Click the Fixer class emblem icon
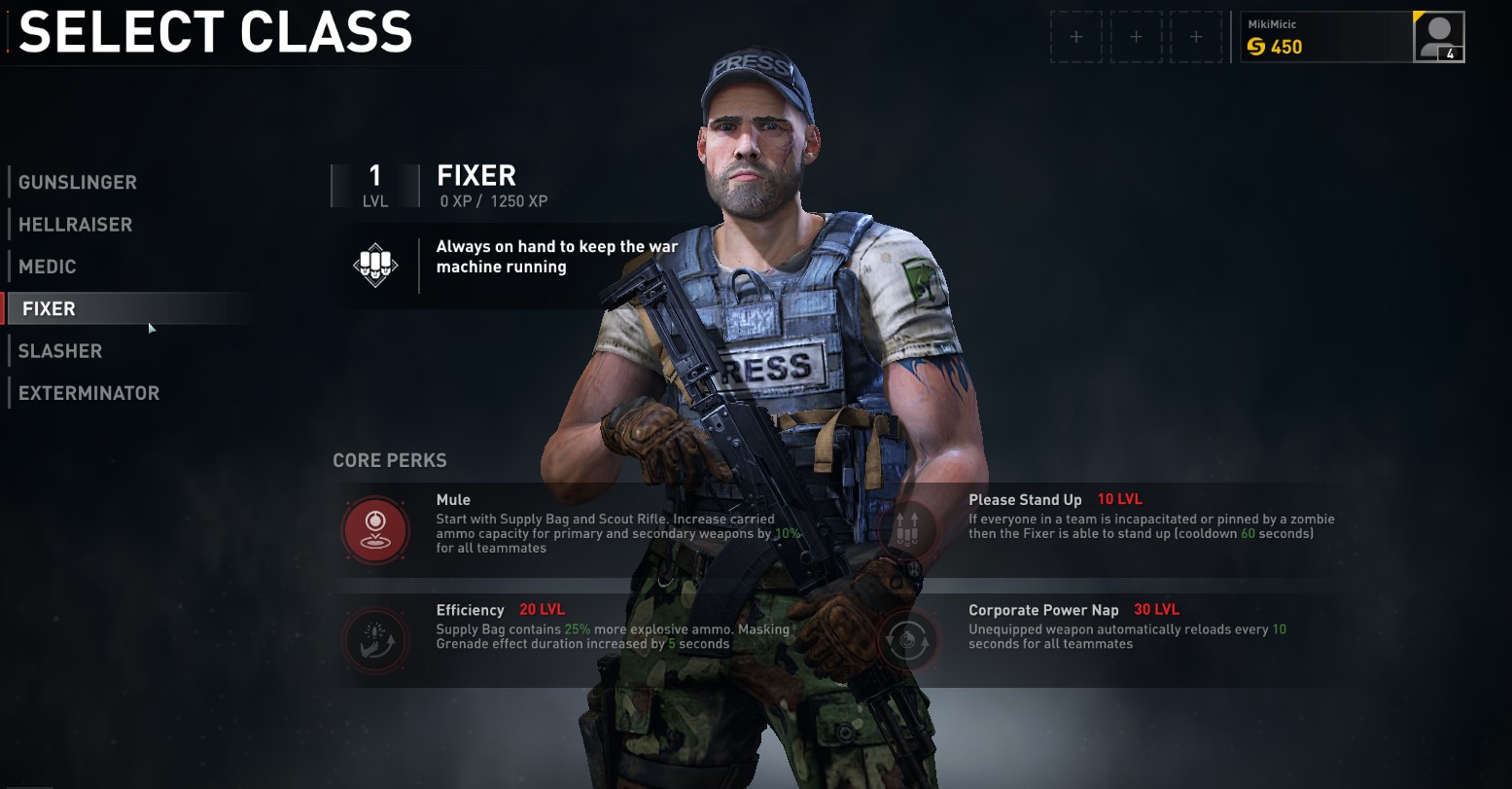 375,265
